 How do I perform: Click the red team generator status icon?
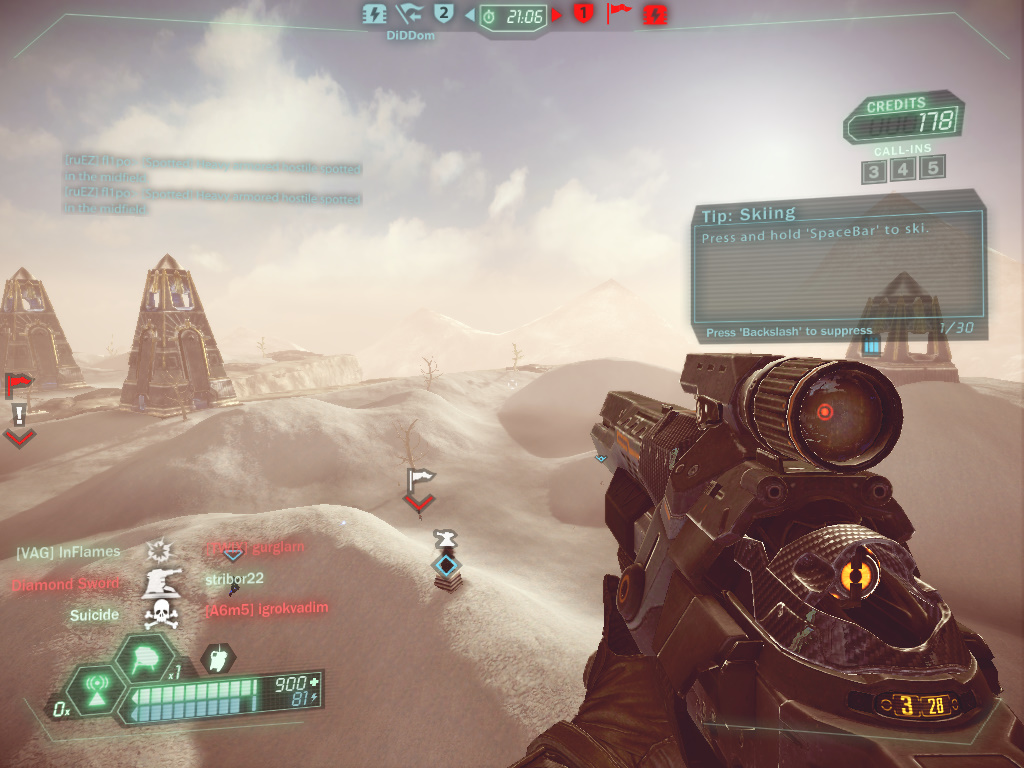click(x=656, y=14)
